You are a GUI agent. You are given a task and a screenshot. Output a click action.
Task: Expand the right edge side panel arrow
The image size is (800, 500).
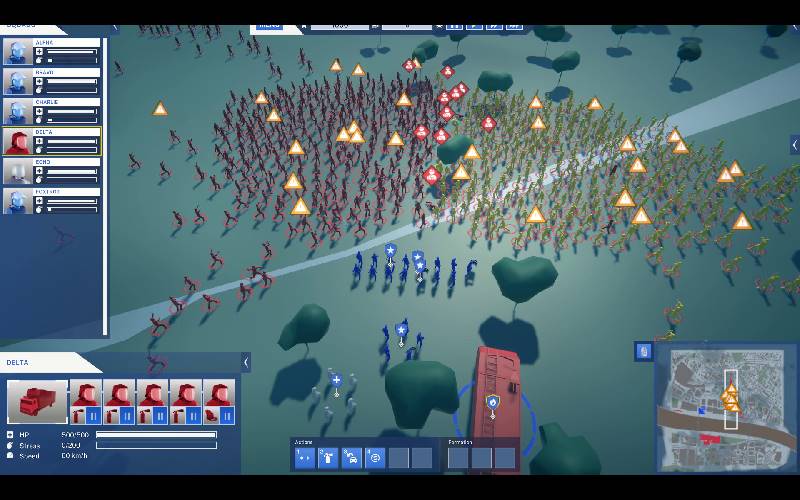[794, 145]
